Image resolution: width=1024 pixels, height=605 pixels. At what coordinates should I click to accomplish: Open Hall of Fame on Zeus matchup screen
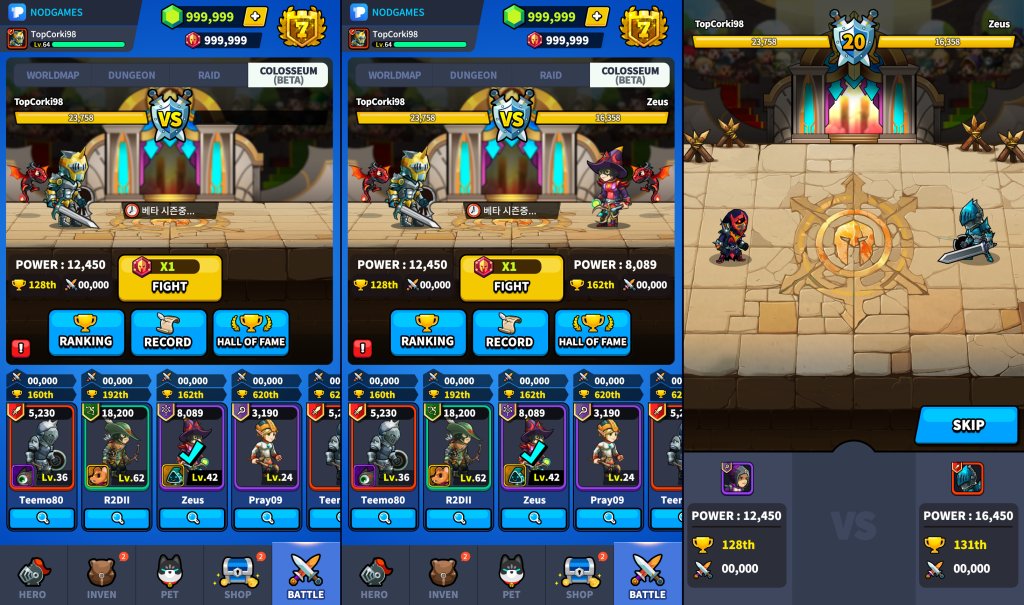point(593,333)
